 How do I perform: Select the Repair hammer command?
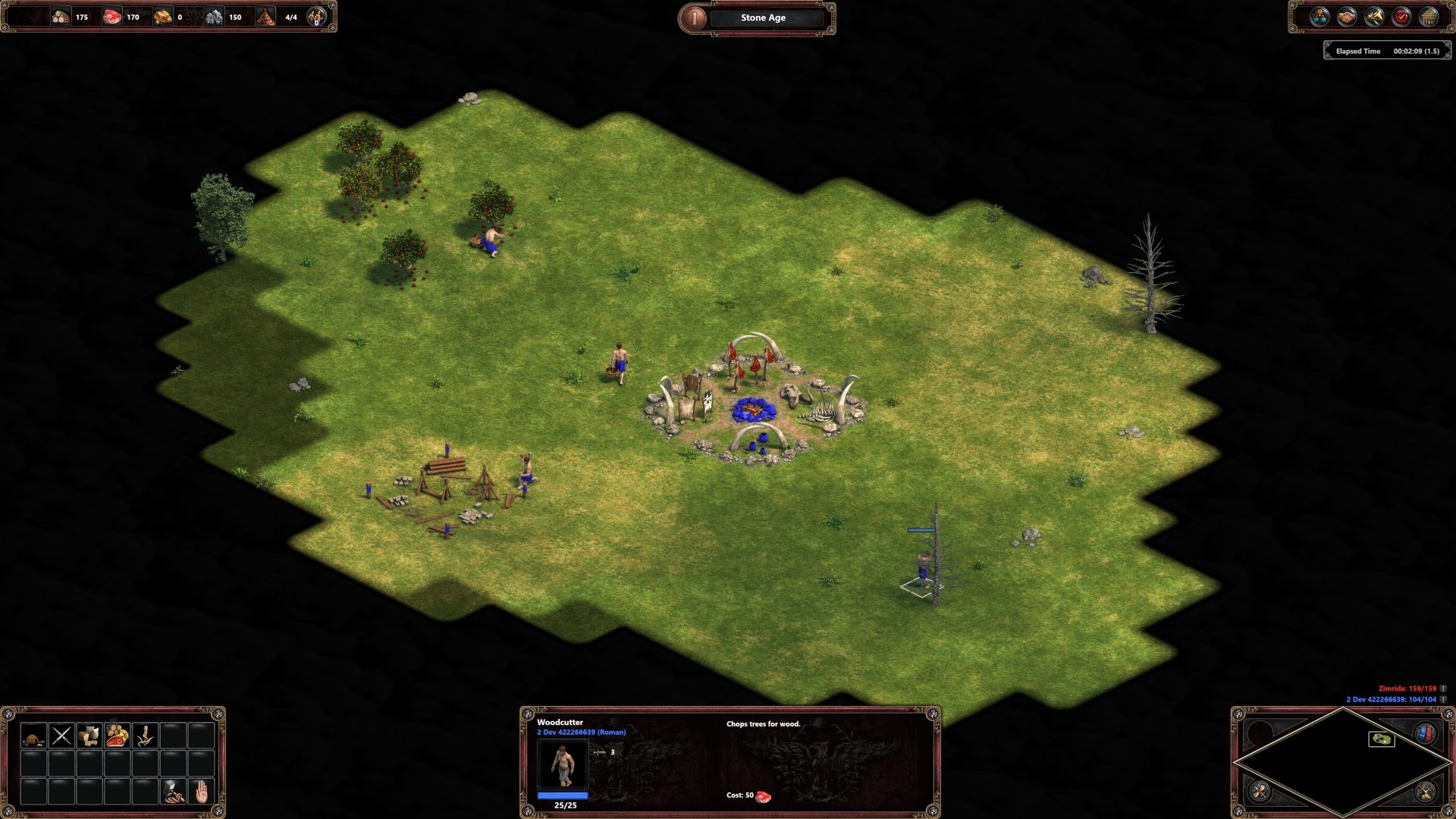171,792
